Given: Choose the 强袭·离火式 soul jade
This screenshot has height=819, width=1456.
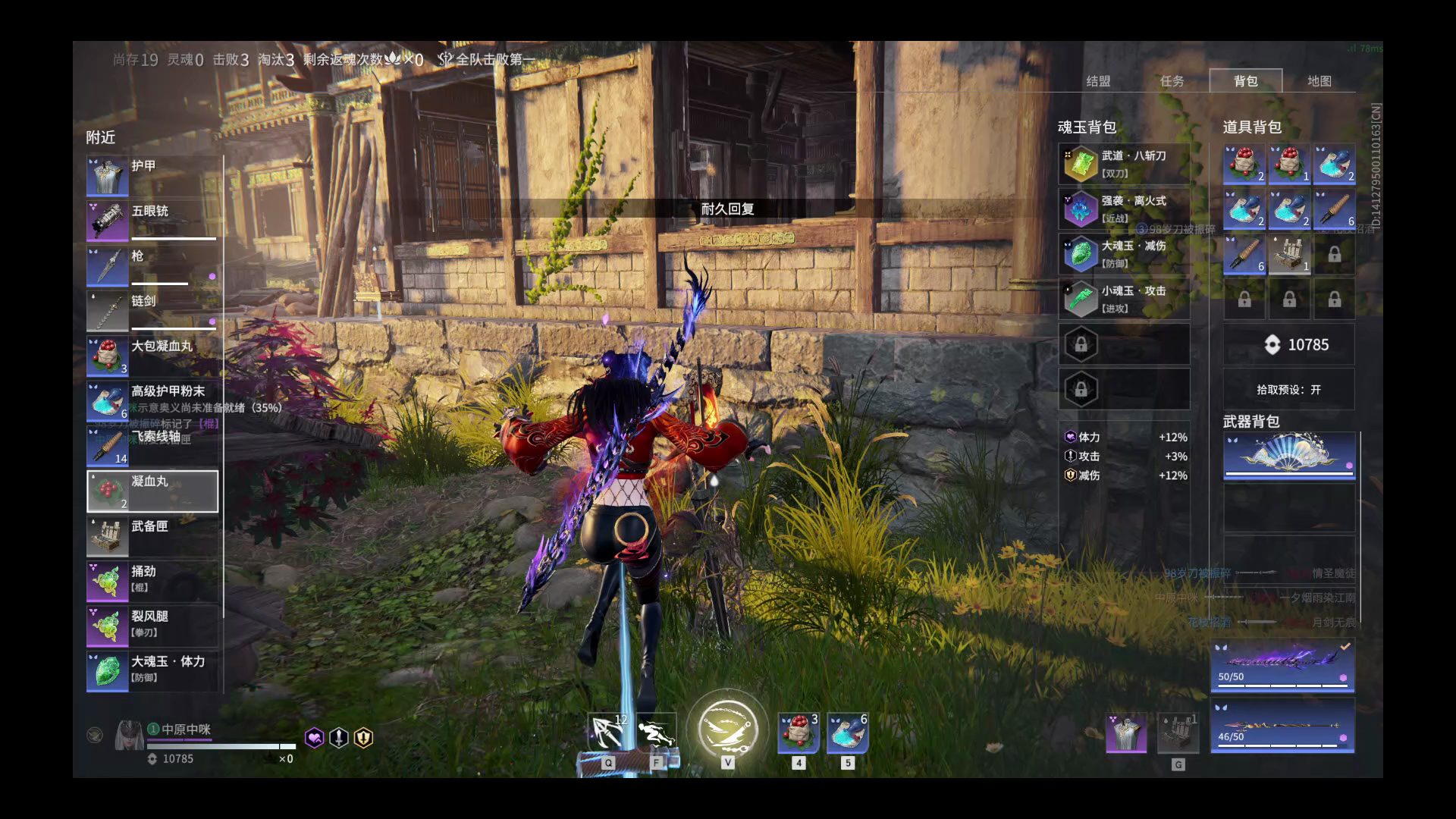Looking at the screenshot, I should point(1124,209).
